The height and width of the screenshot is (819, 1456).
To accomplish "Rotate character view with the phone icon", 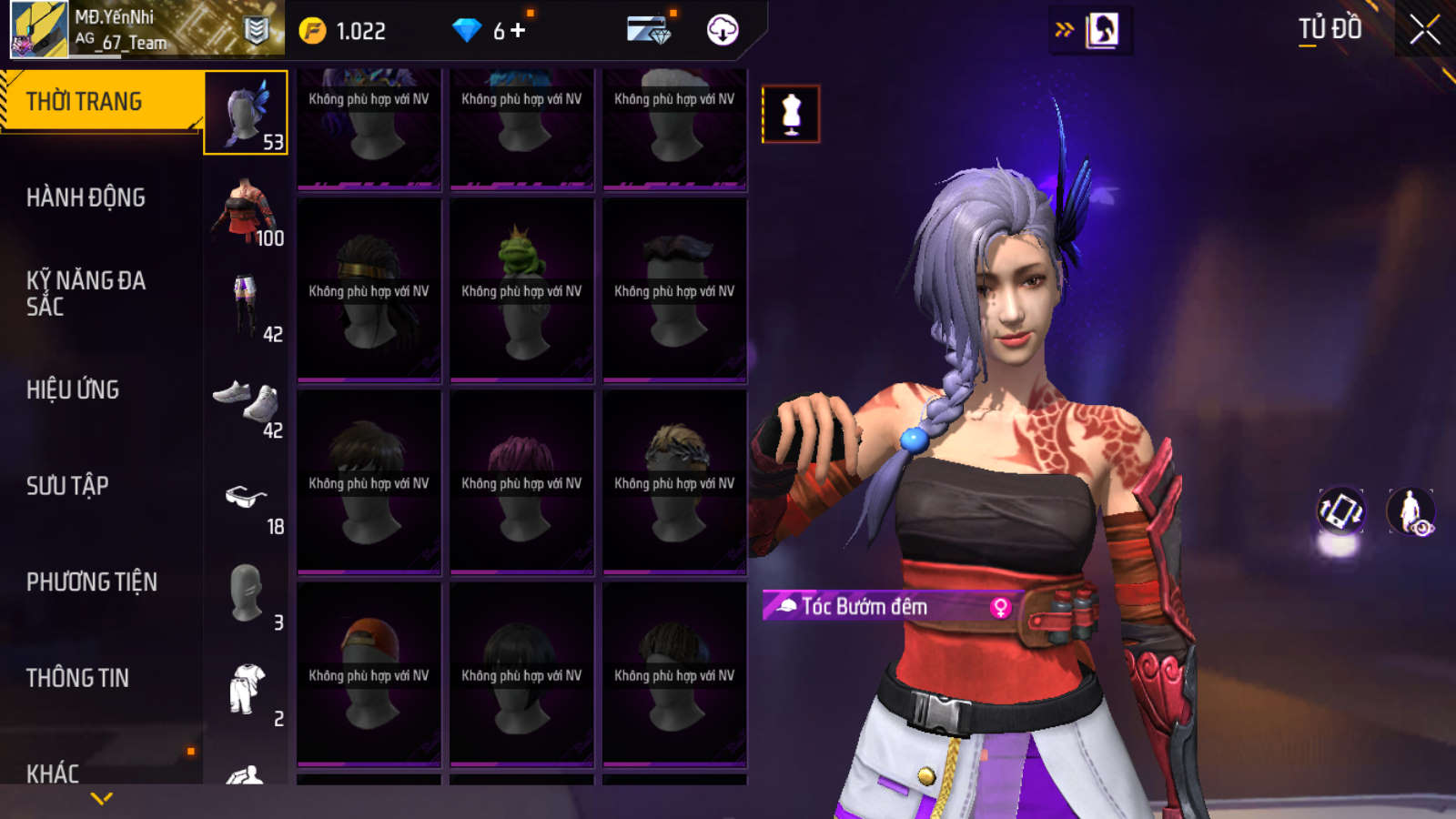I will coord(1340,511).
